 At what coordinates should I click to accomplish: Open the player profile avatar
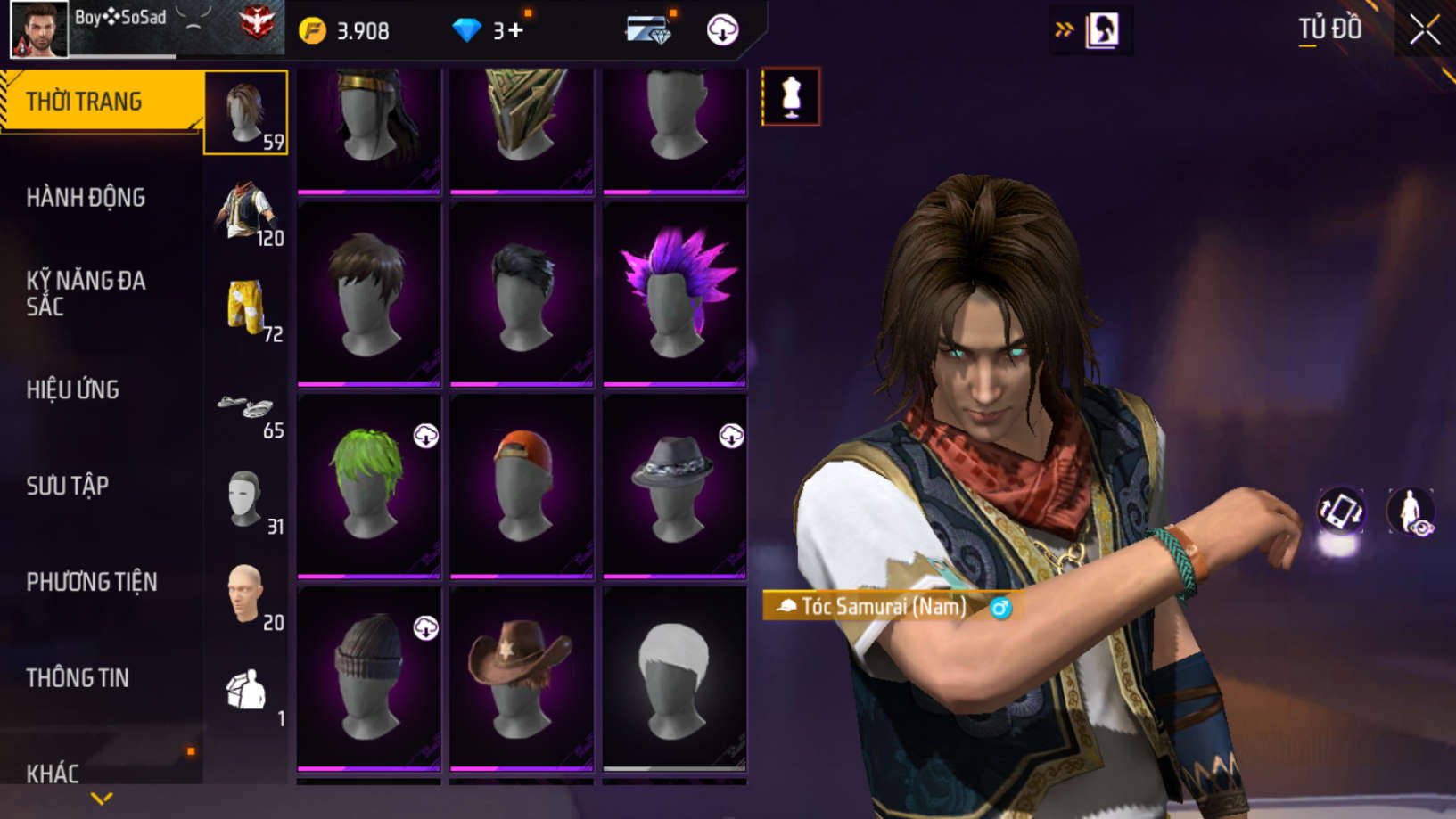tap(38, 30)
